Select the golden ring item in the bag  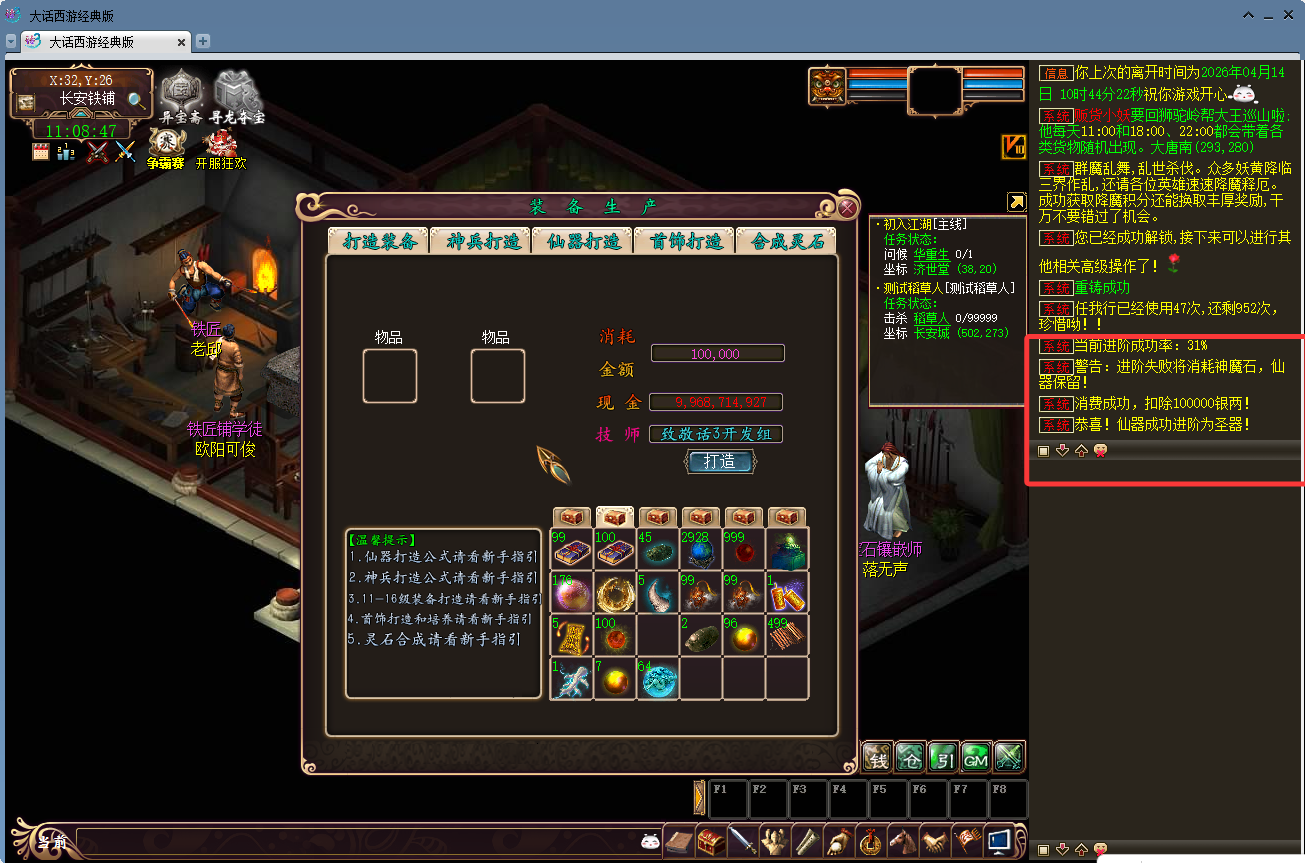pyautogui.click(x=615, y=592)
